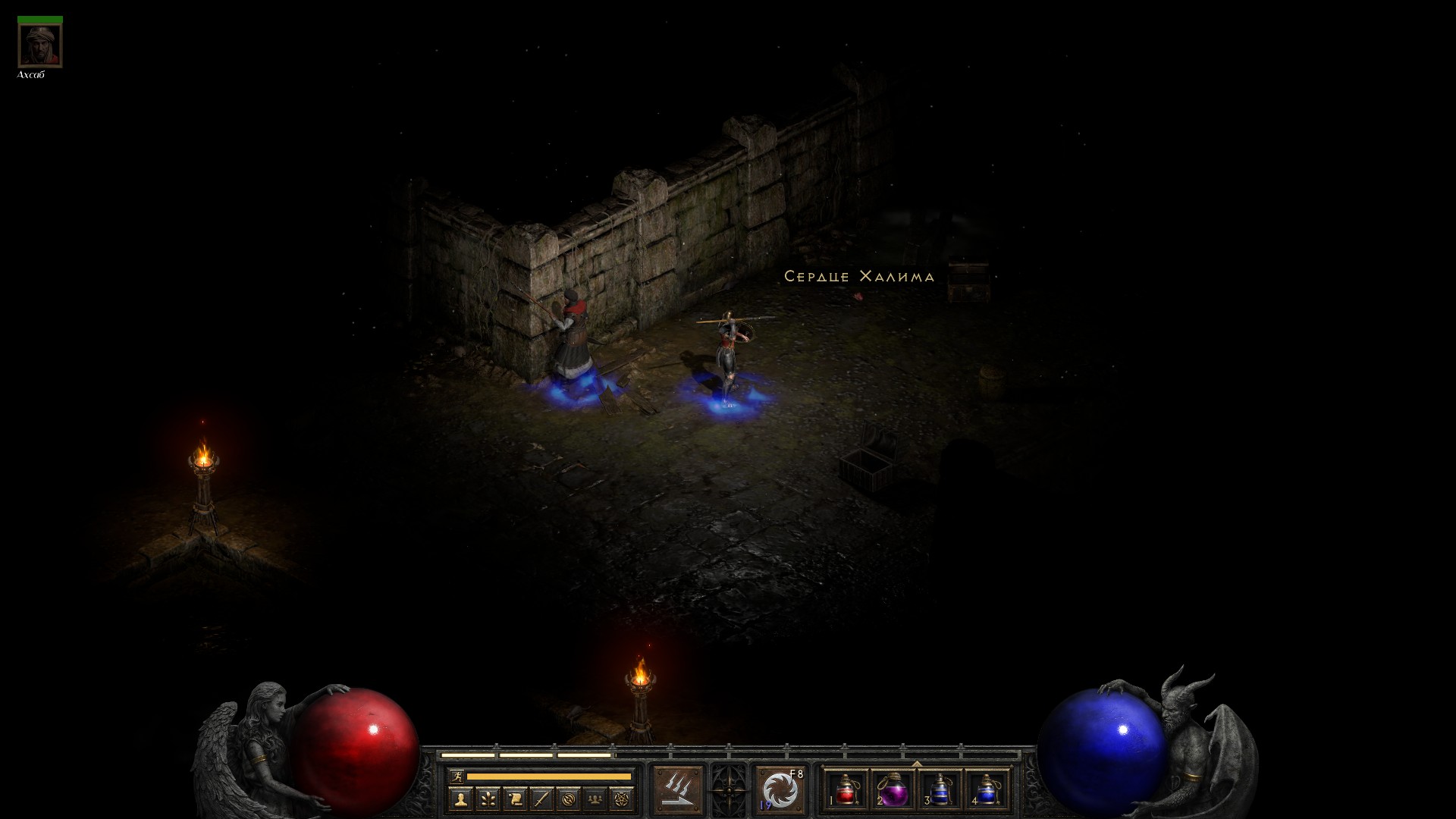The height and width of the screenshot is (819, 1456).
Task: Open the character sheet bust icon
Action: click(460, 799)
